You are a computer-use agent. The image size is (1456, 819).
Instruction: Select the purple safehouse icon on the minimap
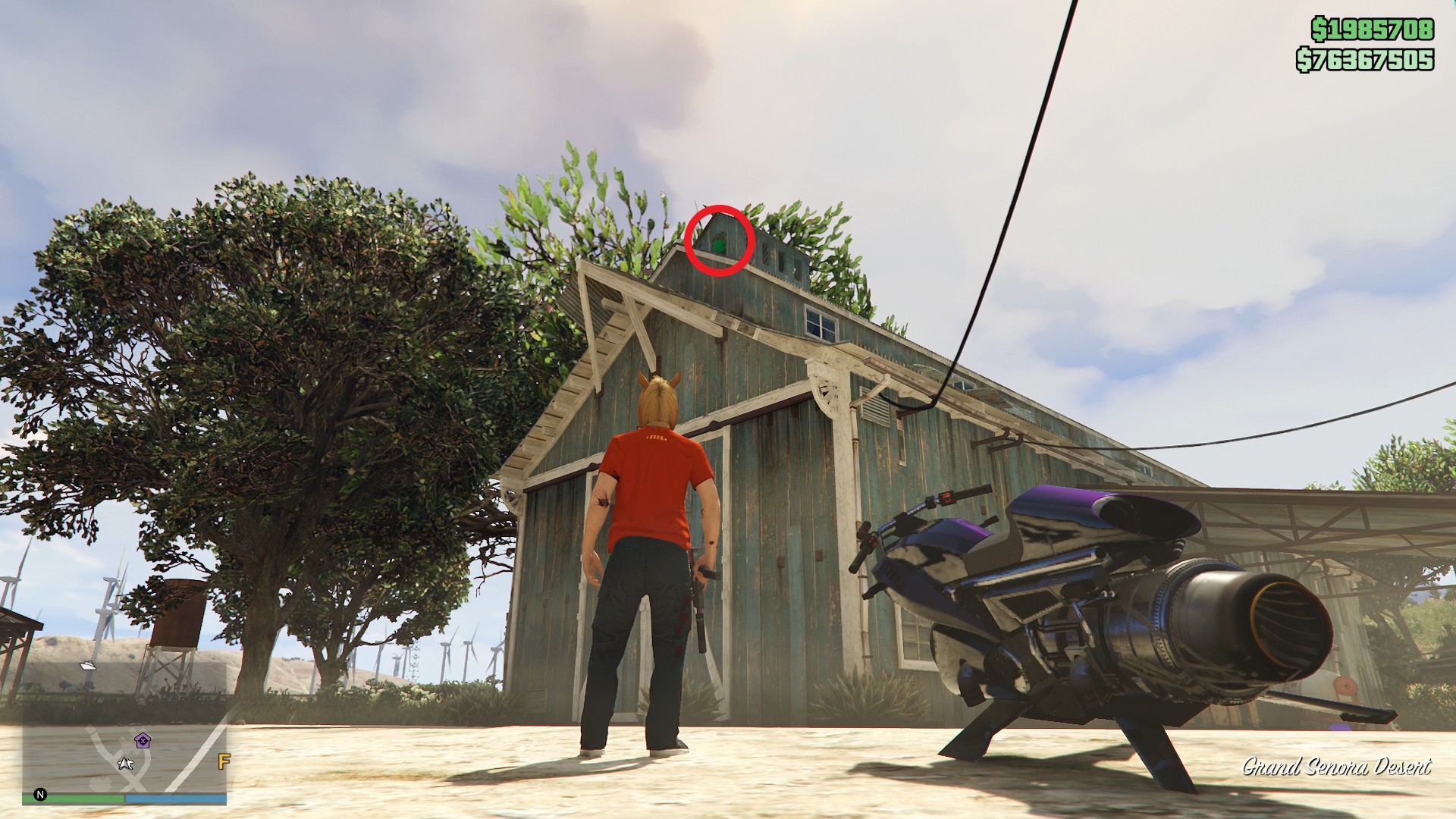click(x=143, y=740)
